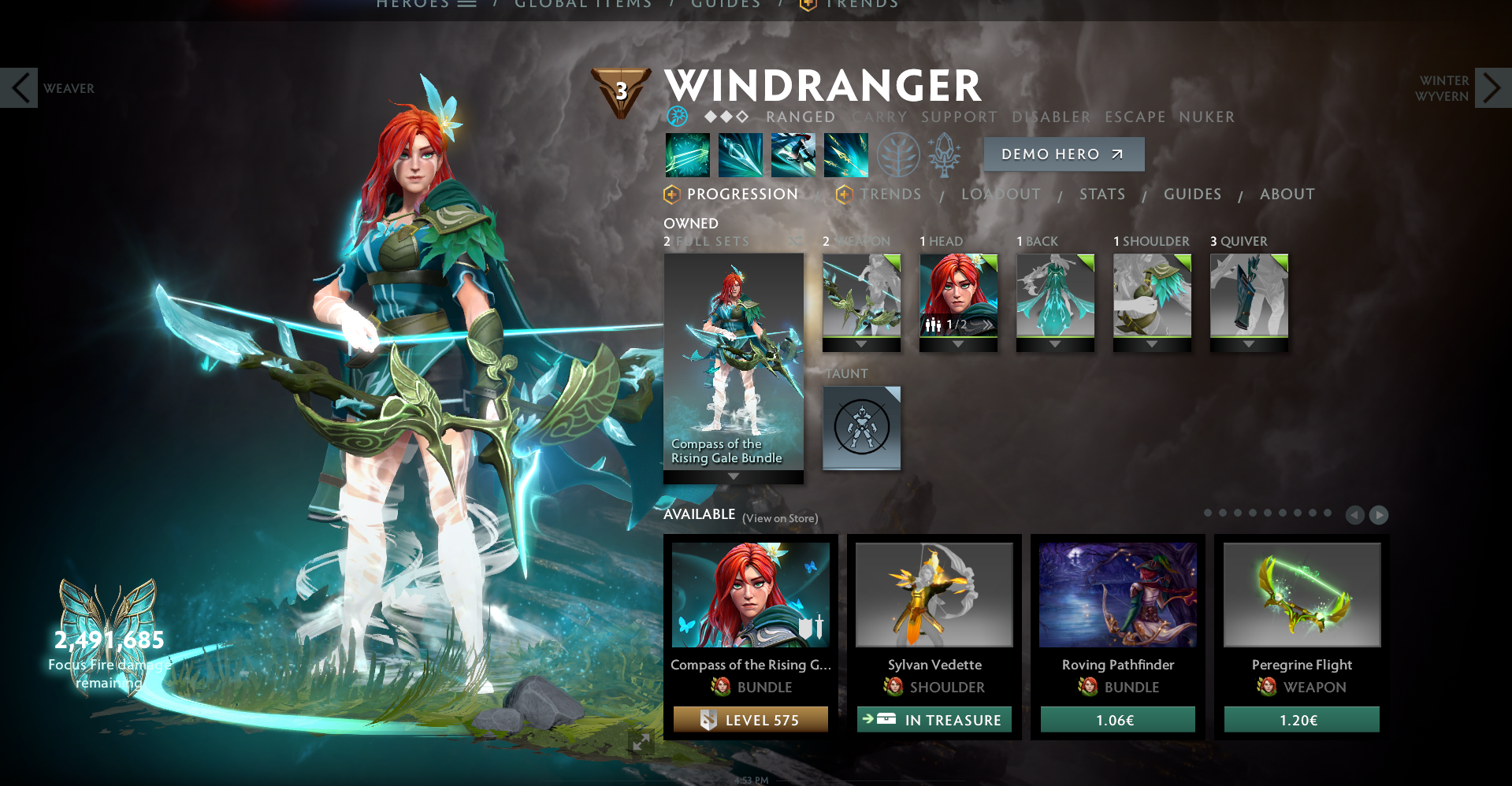
Task: Expand the 3 QUIVER item dropdown
Action: pos(1249,342)
